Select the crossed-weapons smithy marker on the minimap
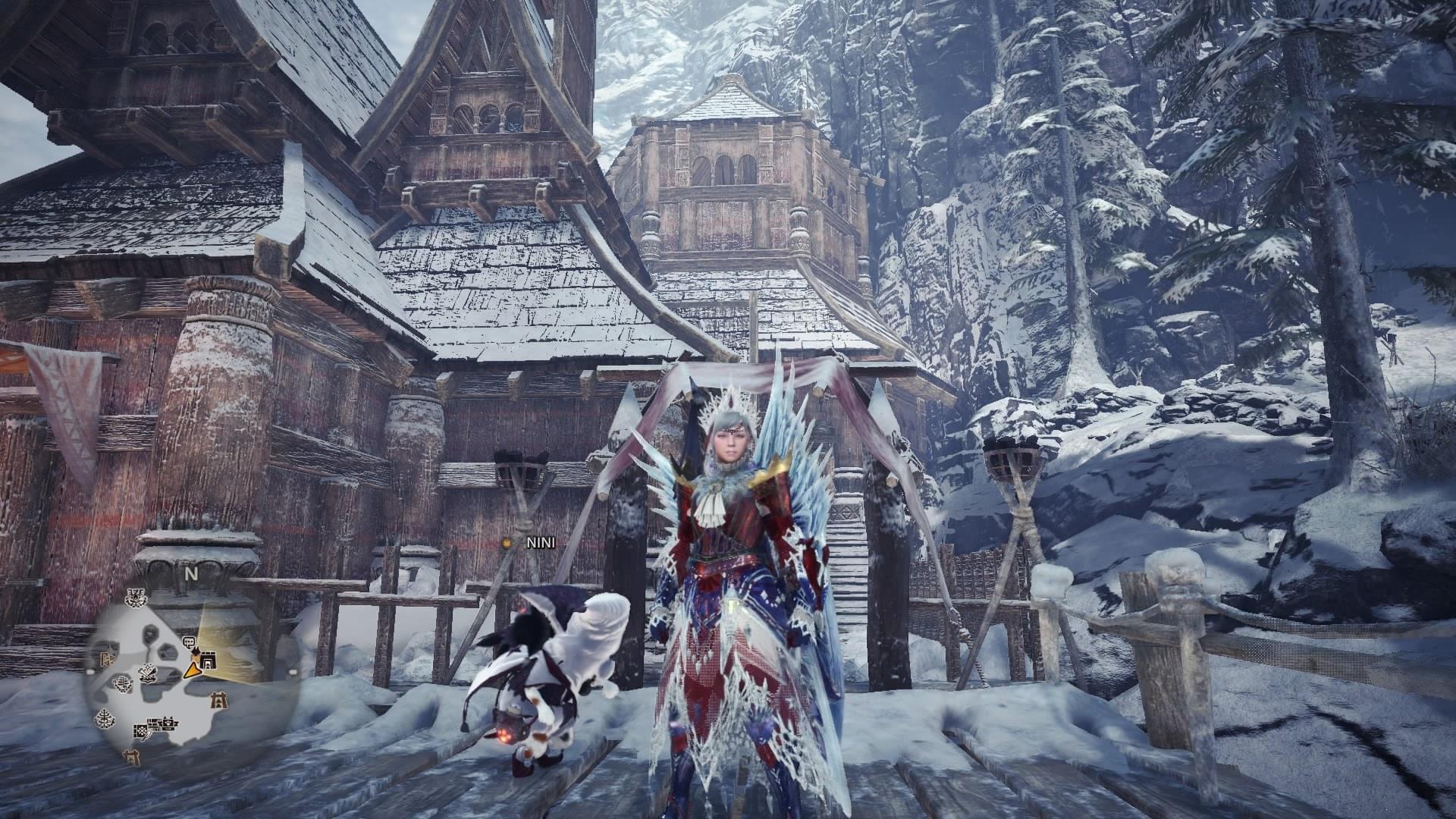The image size is (1456, 819). (x=148, y=676)
